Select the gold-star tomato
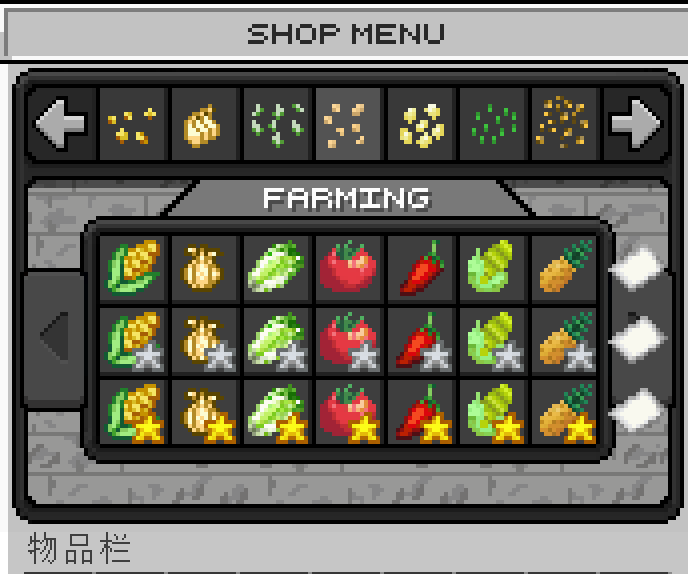The width and height of the screenshot is (688, 574). click(348, 412)
